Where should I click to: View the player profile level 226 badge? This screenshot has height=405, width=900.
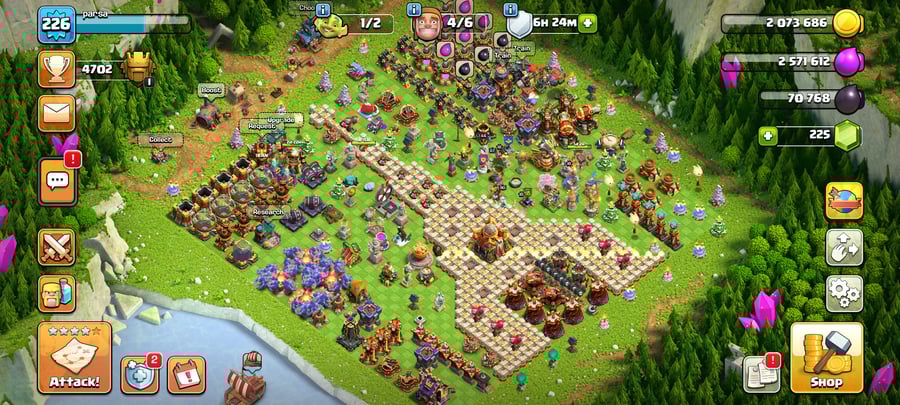point(57,23)
